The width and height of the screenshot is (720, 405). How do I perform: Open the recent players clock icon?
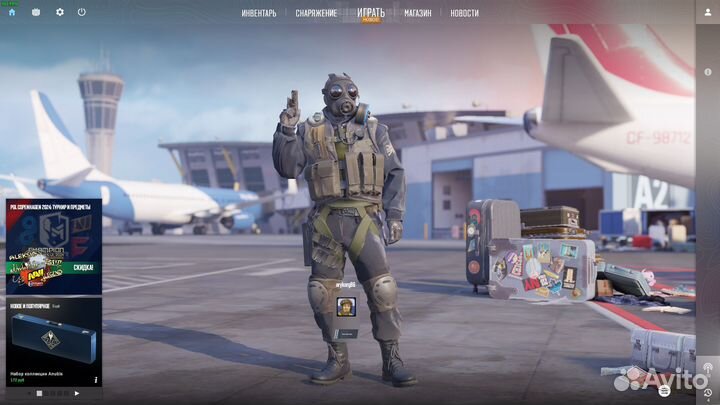click(708, 393)
